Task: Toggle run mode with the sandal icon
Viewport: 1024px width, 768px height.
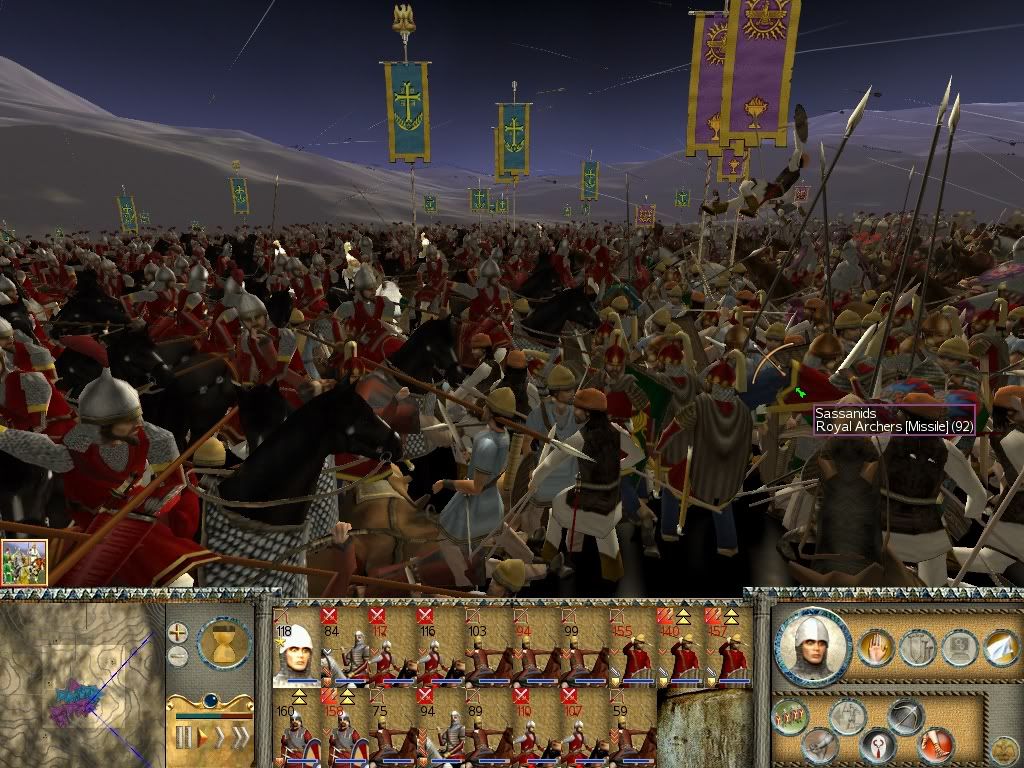Action: [936, 745]
